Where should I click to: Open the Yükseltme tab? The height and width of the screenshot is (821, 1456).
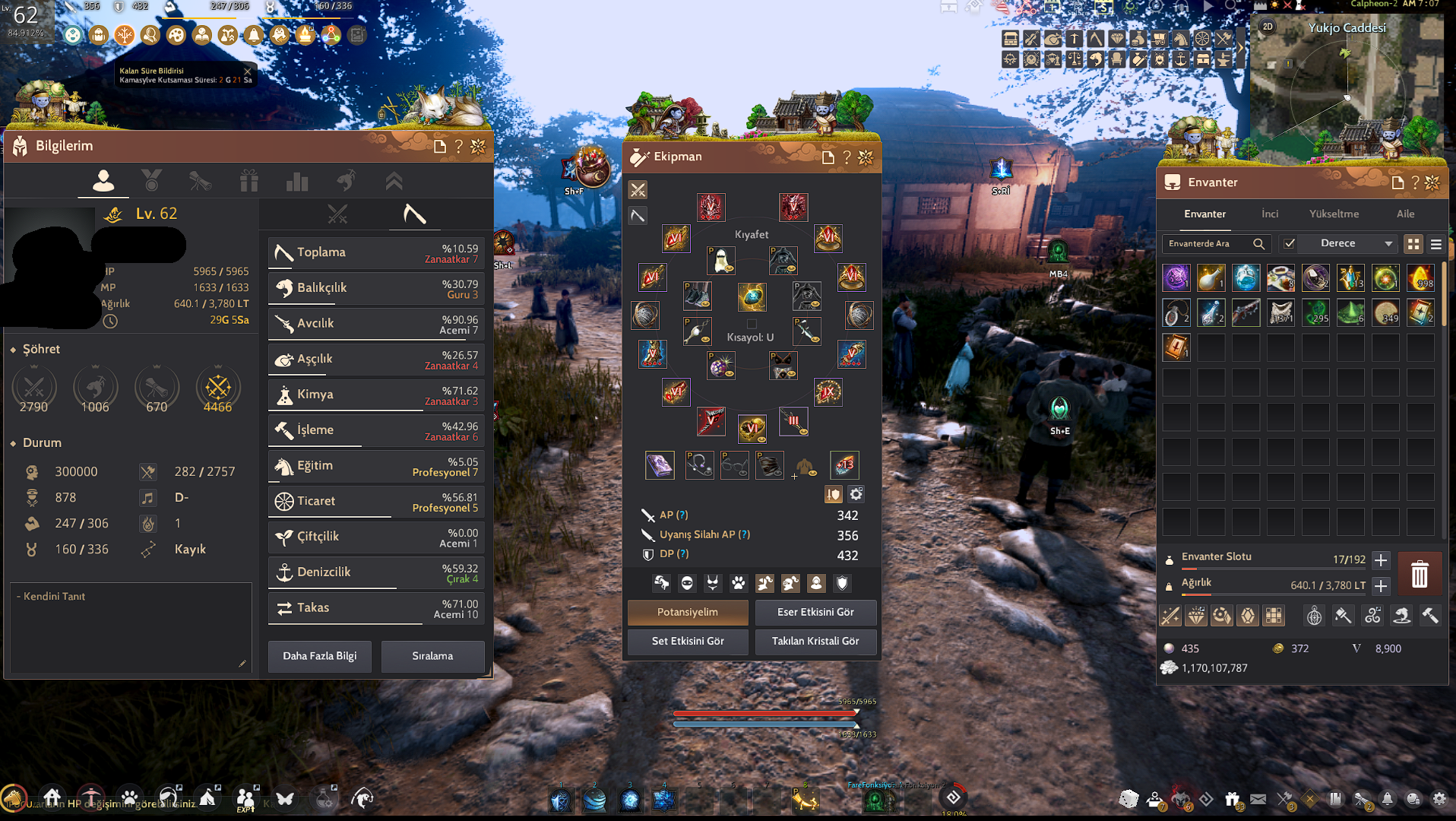point(1334,214)
